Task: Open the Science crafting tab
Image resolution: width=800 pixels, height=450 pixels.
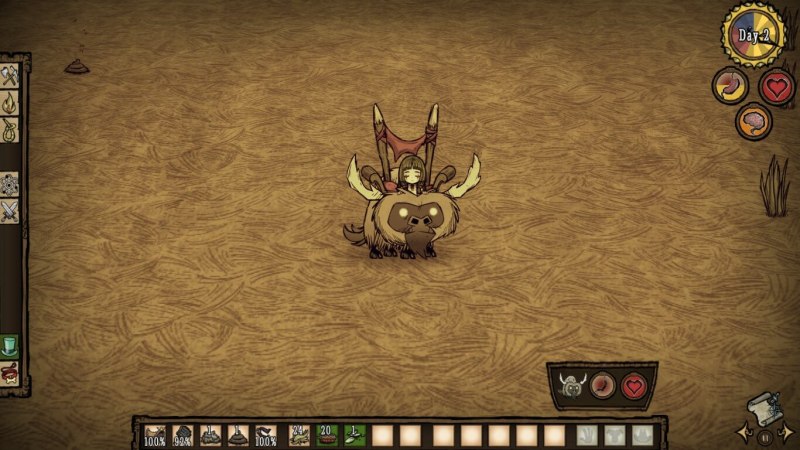Action: [10, 184]
